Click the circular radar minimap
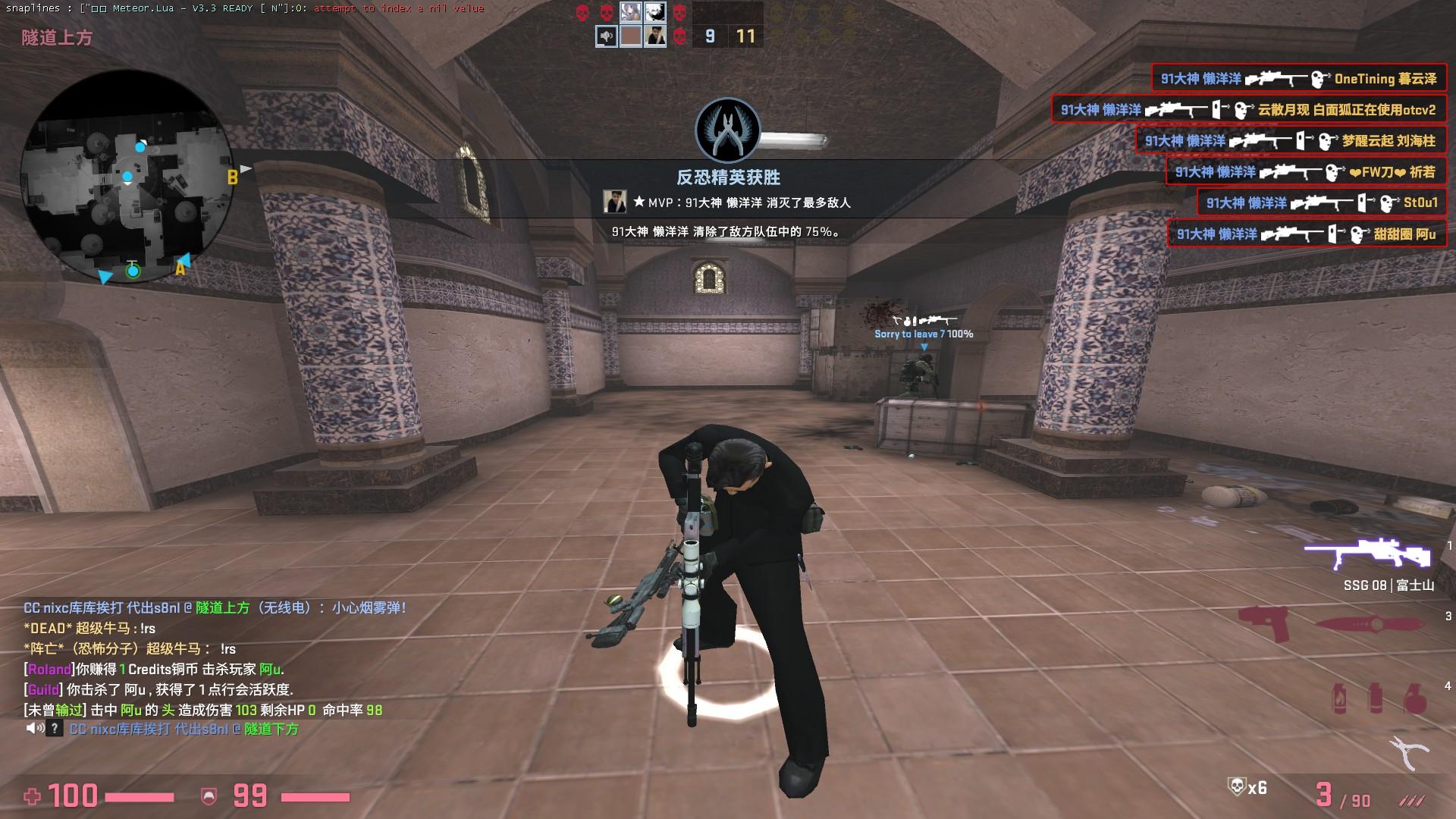 click(127, 177)
